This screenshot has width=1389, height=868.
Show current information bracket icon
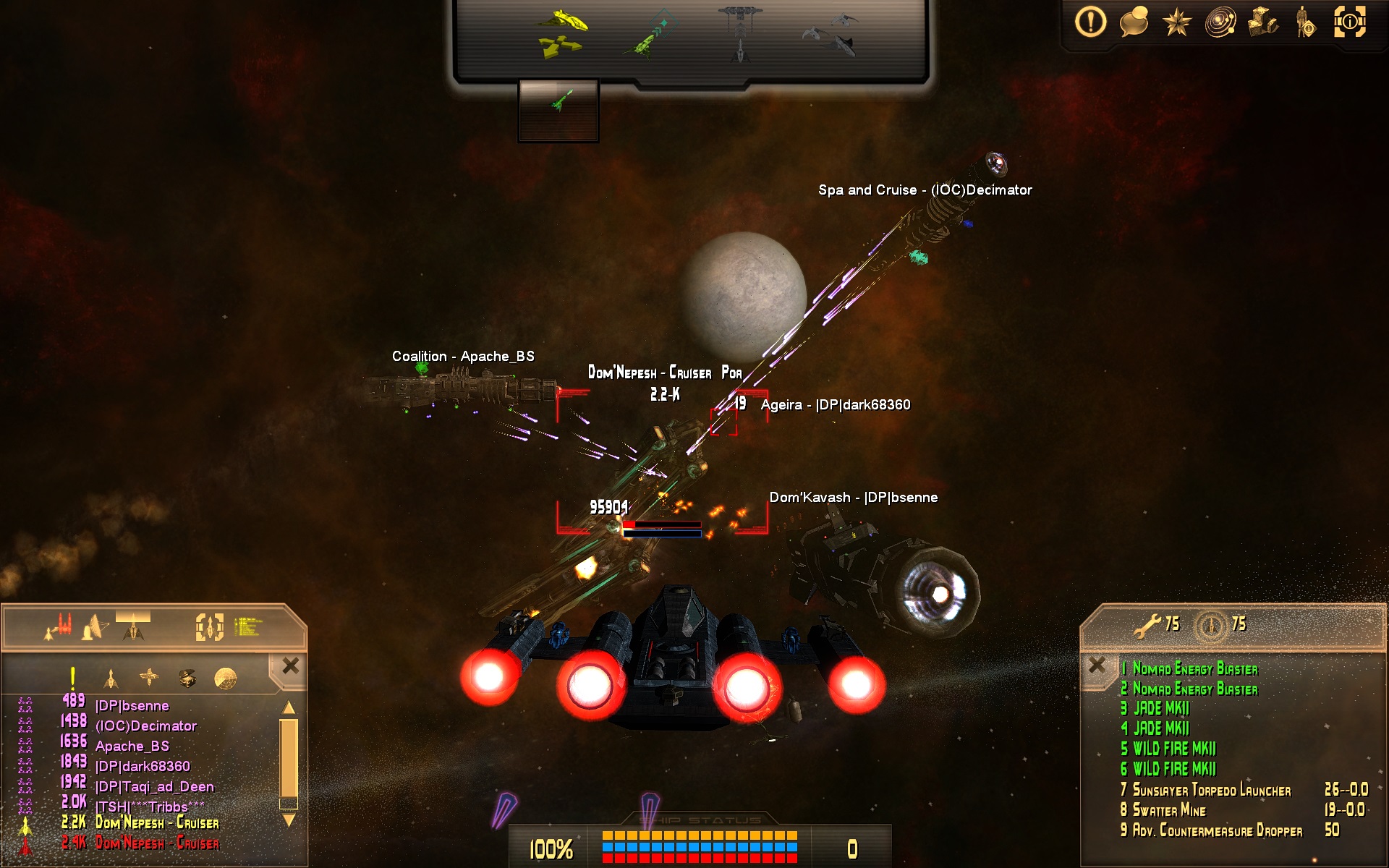(1349, 22)
